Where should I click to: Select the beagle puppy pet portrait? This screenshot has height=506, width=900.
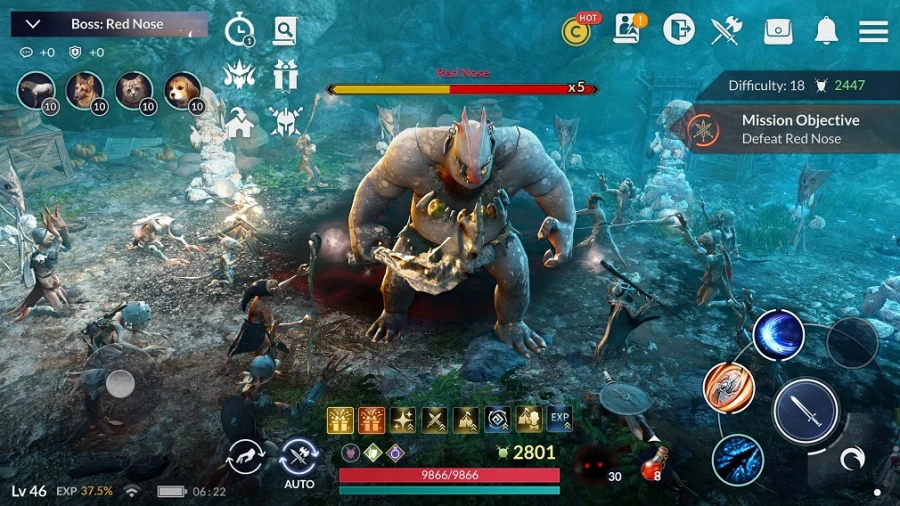pos(182,91)
